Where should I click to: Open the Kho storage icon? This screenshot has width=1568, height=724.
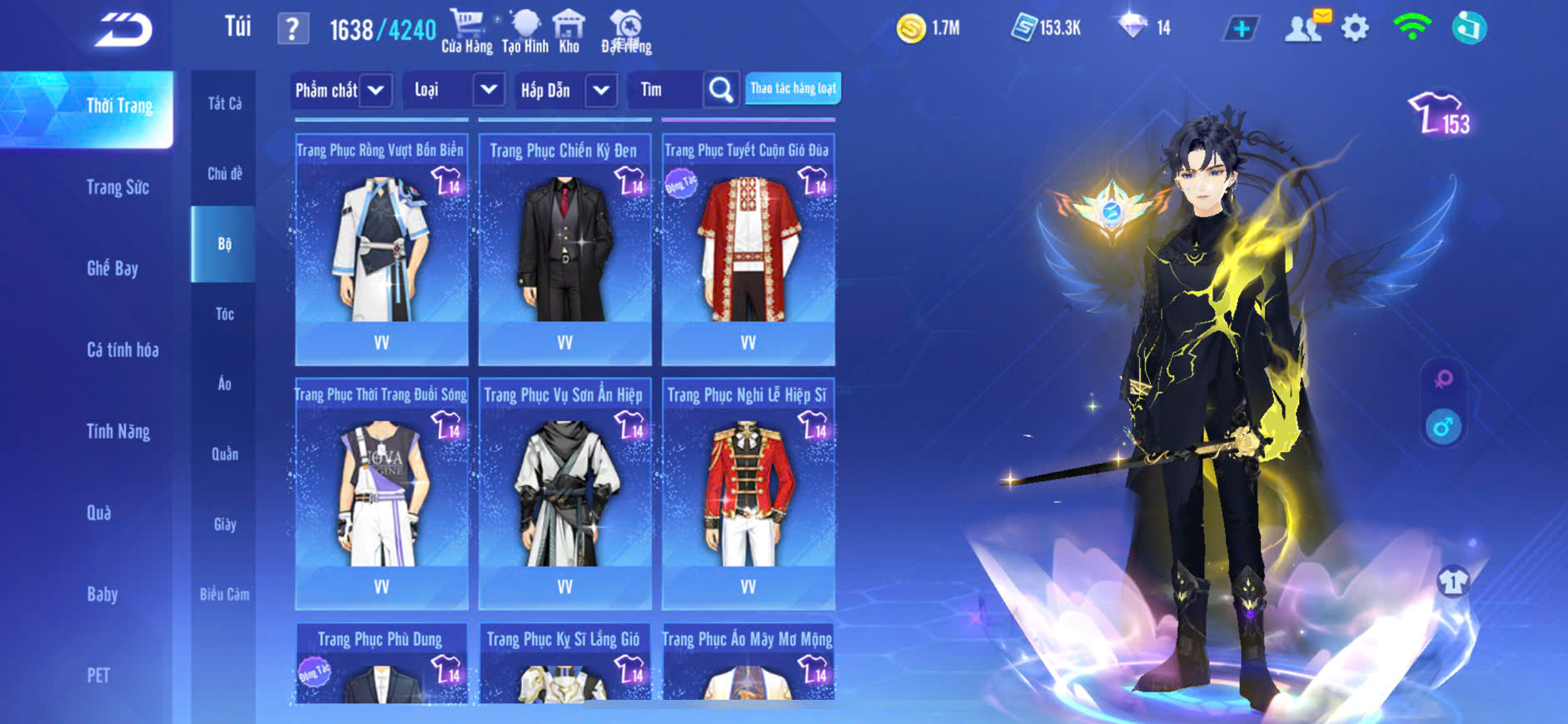click(x=569, y=32)
